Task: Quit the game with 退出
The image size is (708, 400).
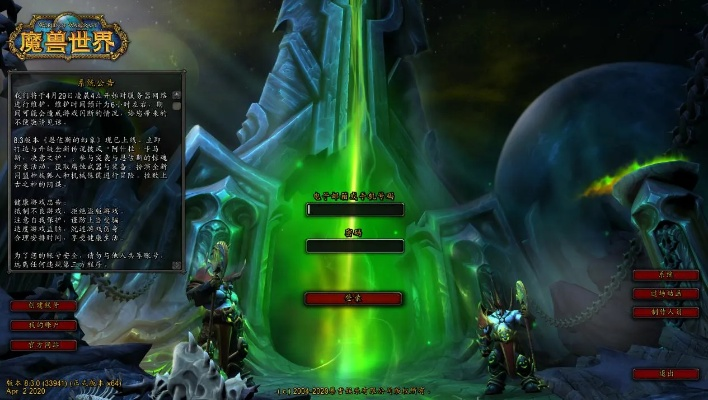Action: click(666, 373)
